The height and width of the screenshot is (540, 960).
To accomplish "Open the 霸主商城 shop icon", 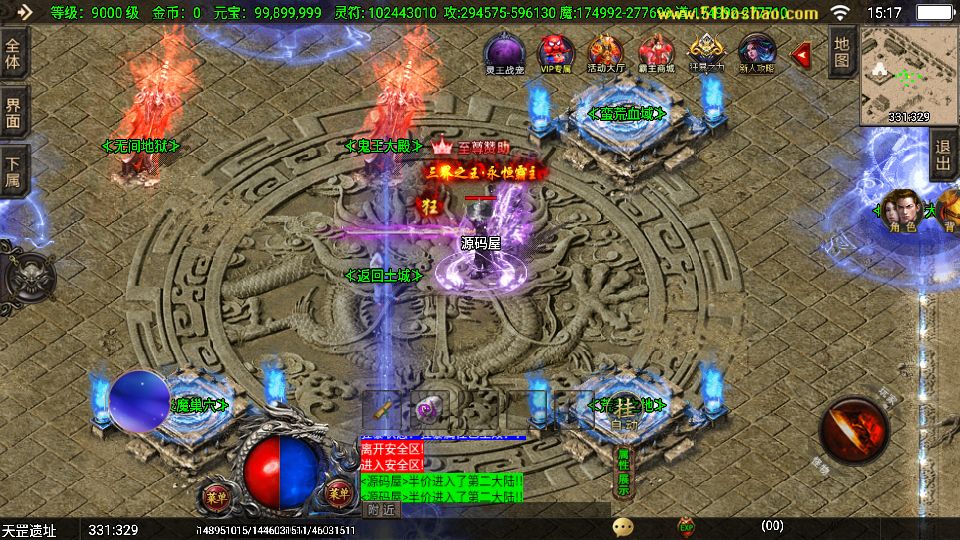I will pyautogui.click(x=656, y=53).
